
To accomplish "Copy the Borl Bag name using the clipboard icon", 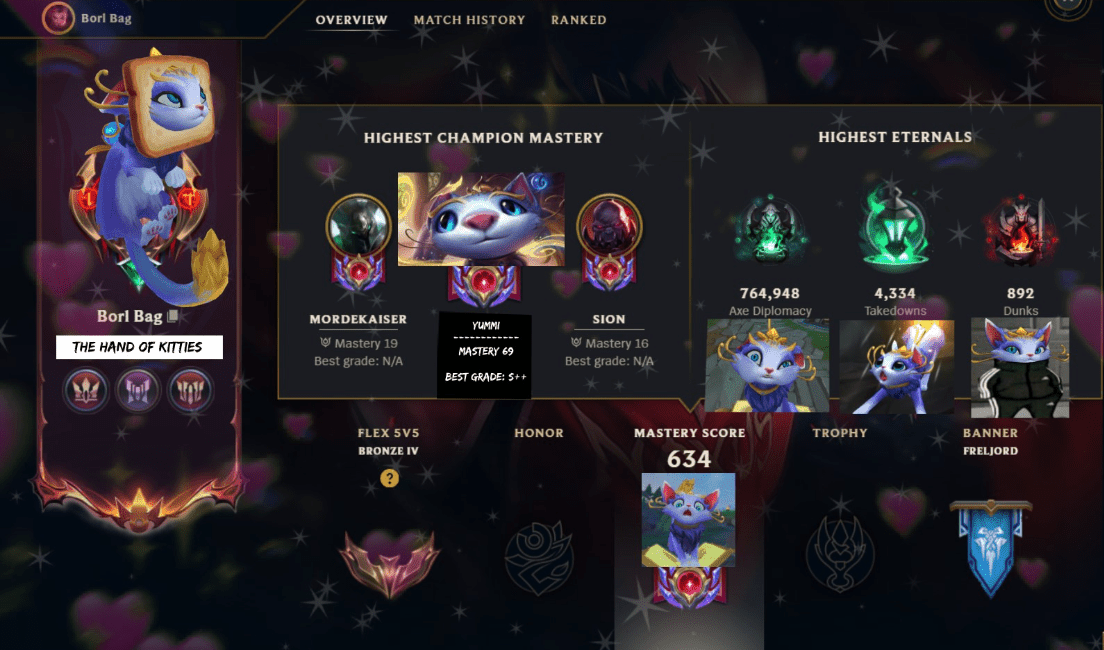I will 172,316.
